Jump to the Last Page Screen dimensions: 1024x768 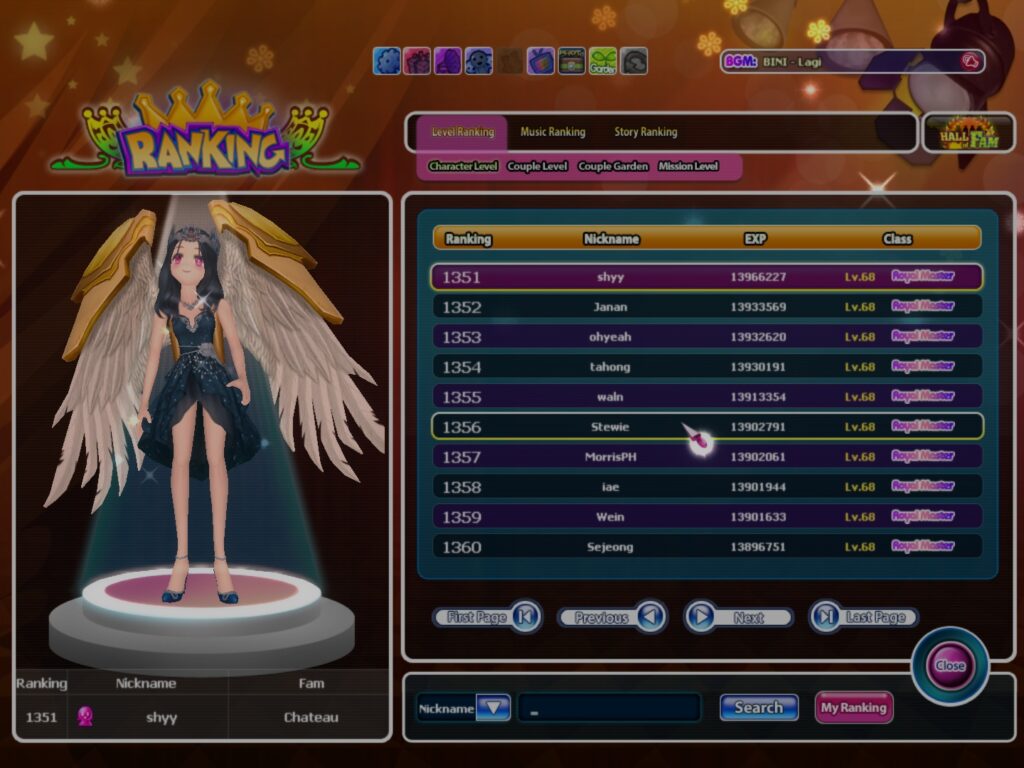pyautogui.click(x=864, y=617)
